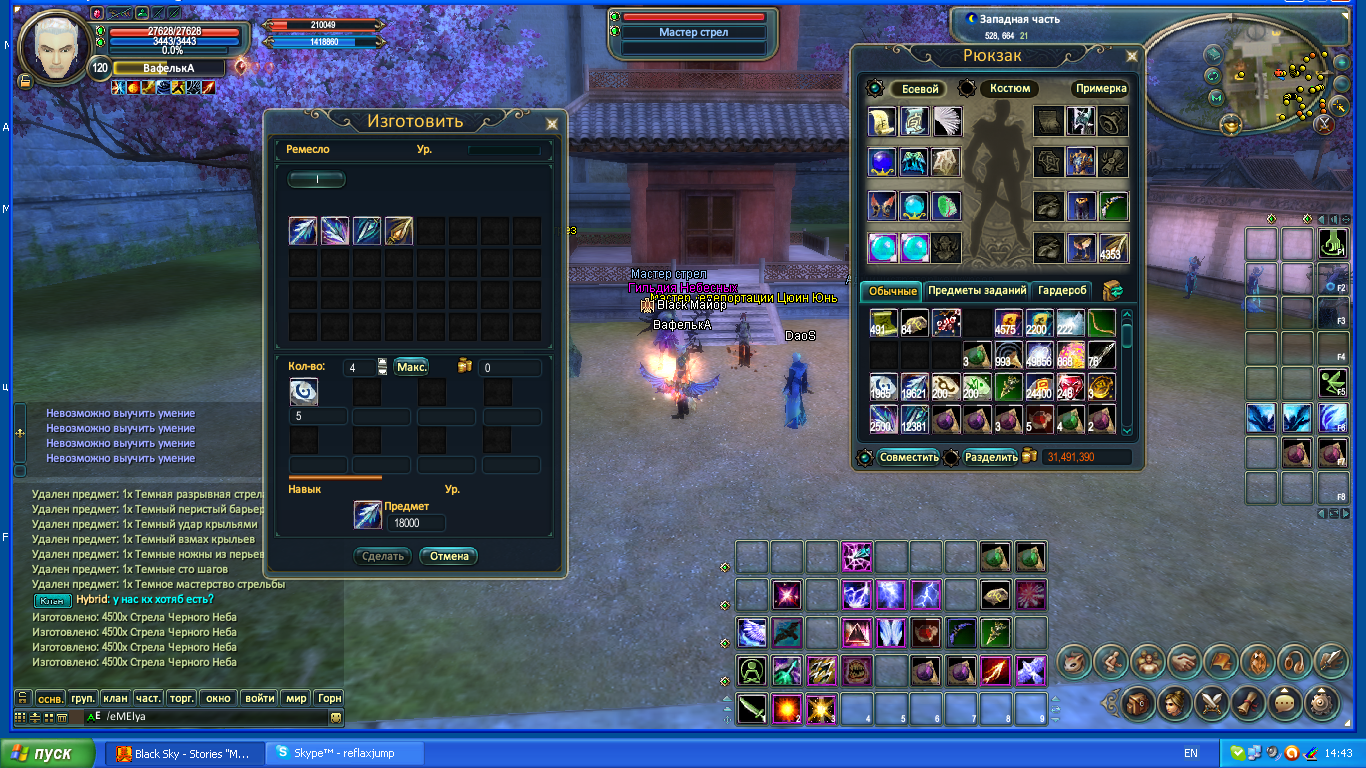Click the Макс. quantity button
The height and width of the screenshot is (768, 1366).
tap(411, 367)
